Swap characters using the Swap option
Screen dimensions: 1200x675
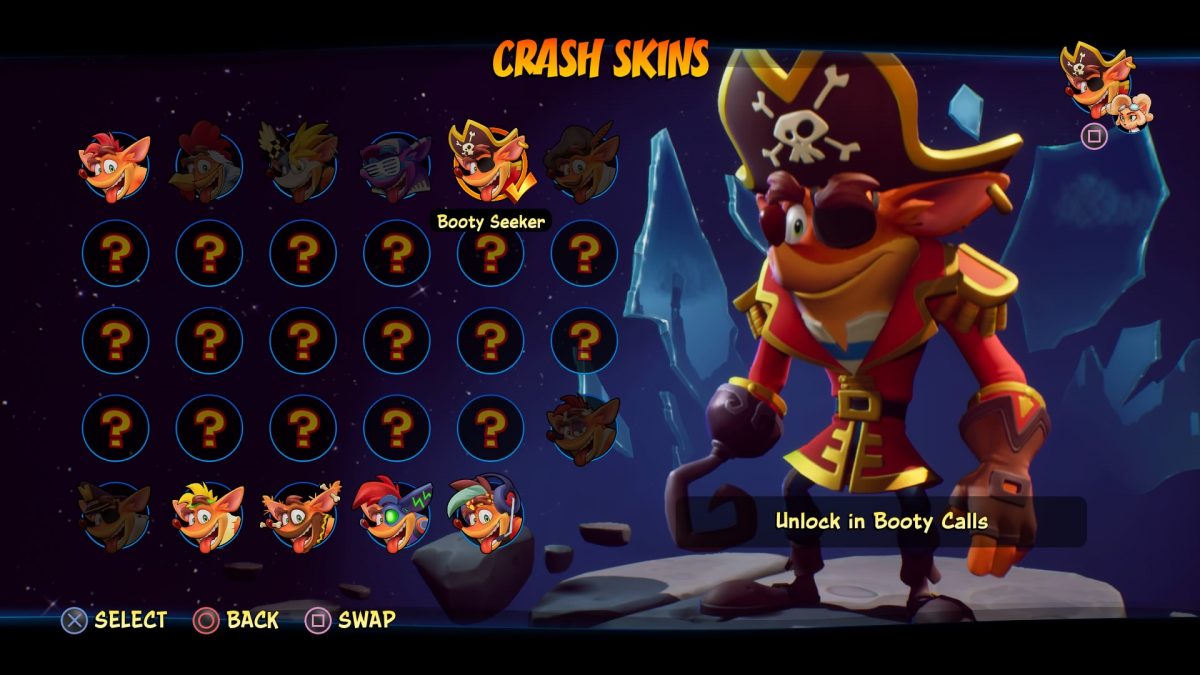coord(350,620)
